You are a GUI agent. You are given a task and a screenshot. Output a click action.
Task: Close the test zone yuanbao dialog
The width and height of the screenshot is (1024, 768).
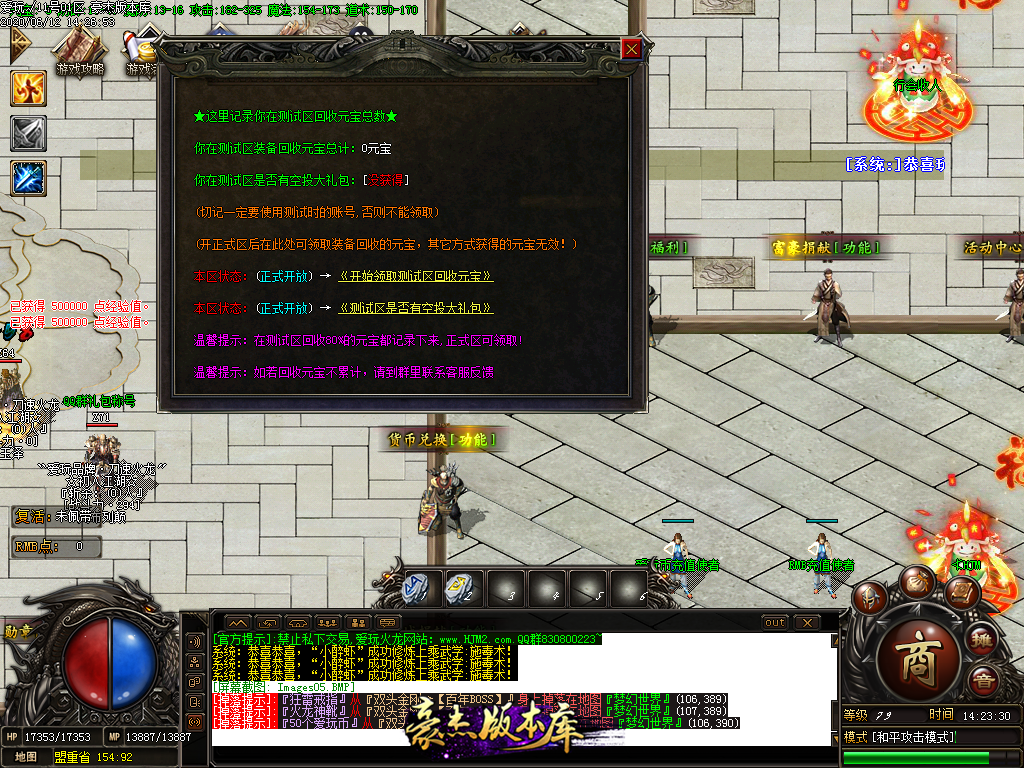click(631, 49)
